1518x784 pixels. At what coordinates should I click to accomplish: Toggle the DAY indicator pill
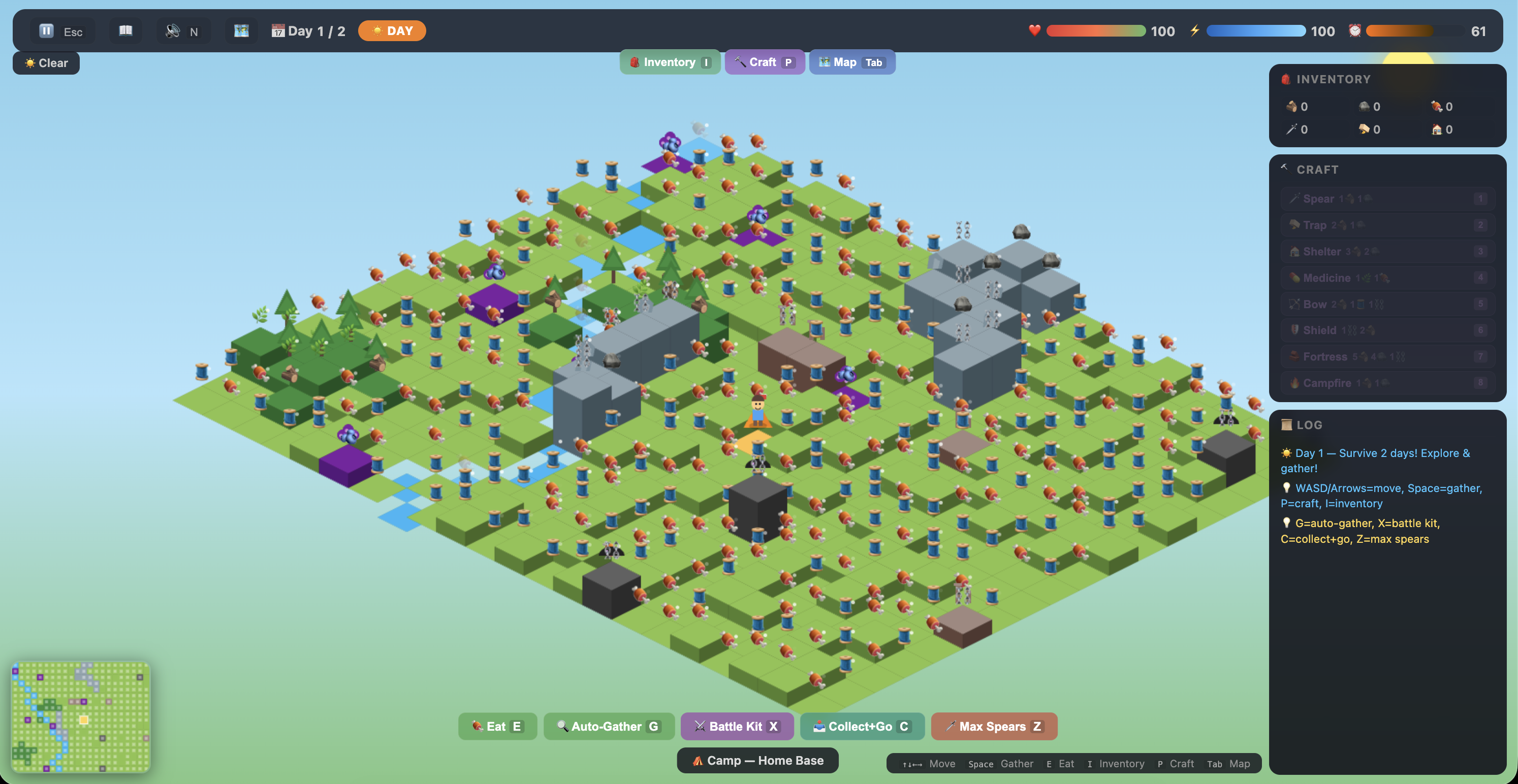tap(392, 30)
